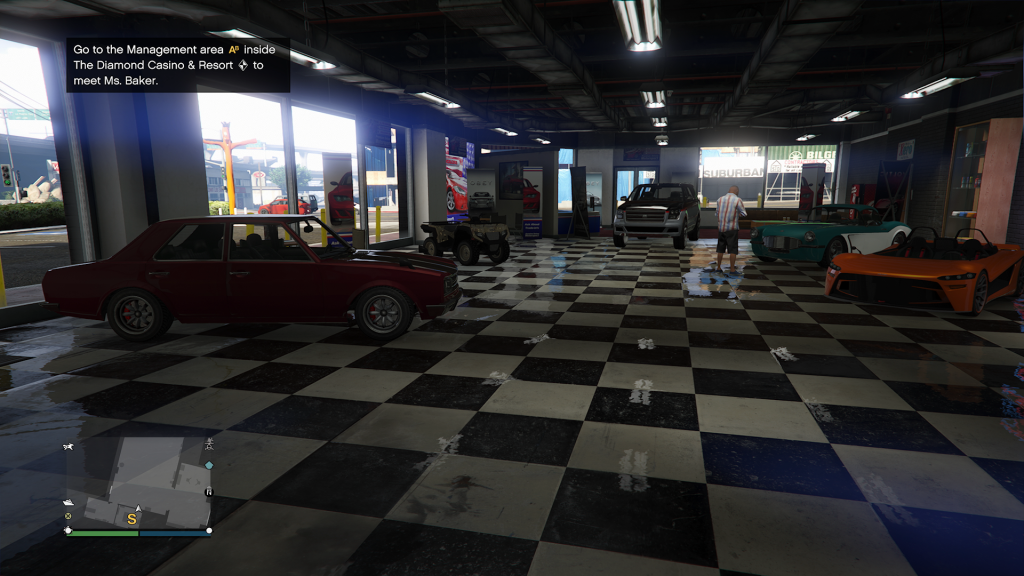Select the yacht blip on minimap edge
This screenshot has width=1024, height=576.
(68, 501)
